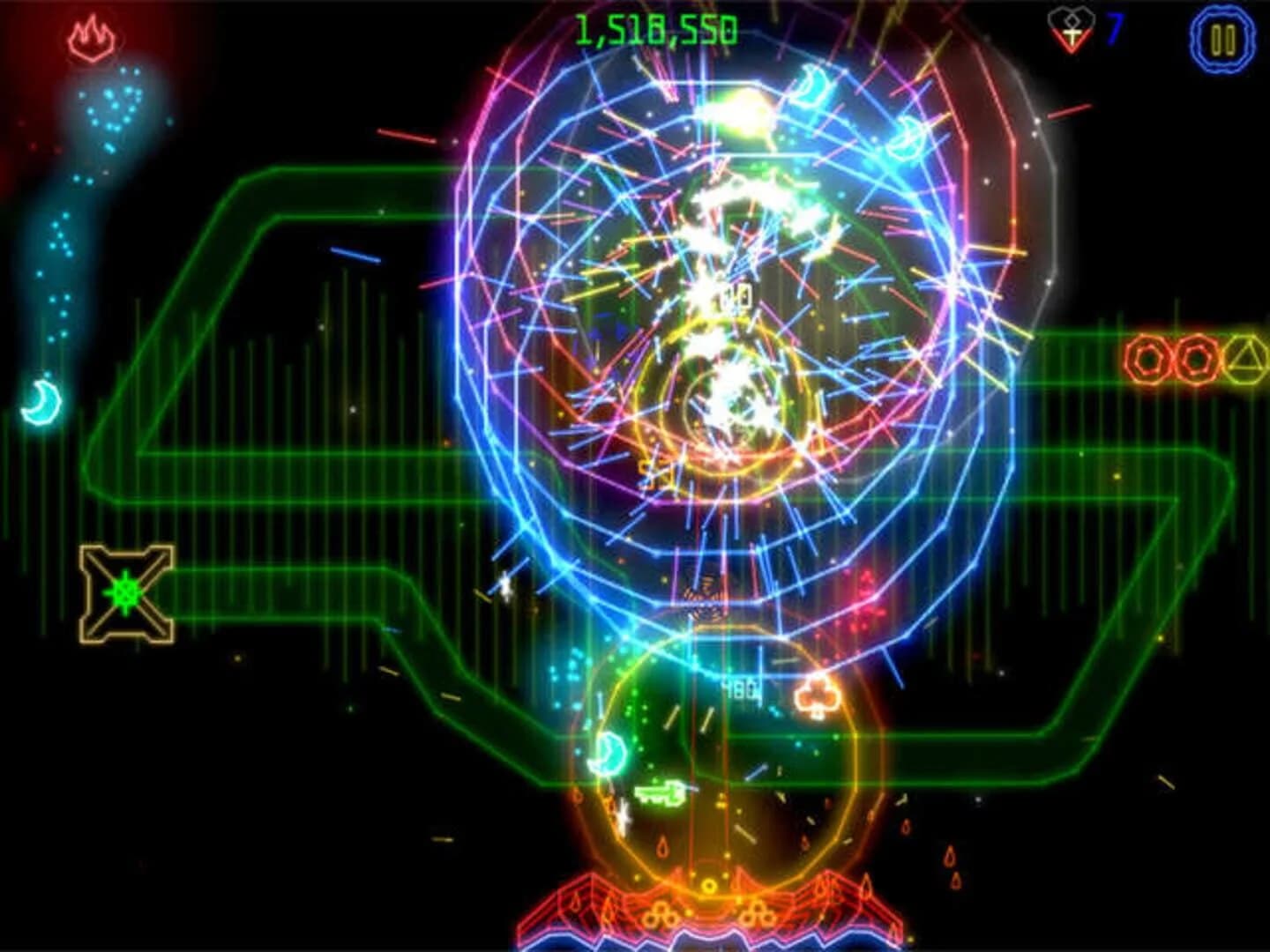Select the yellow triangle-in-circle power-up icon
The height and width of the screenshot is (952, 1270).
coord(1245,357)
